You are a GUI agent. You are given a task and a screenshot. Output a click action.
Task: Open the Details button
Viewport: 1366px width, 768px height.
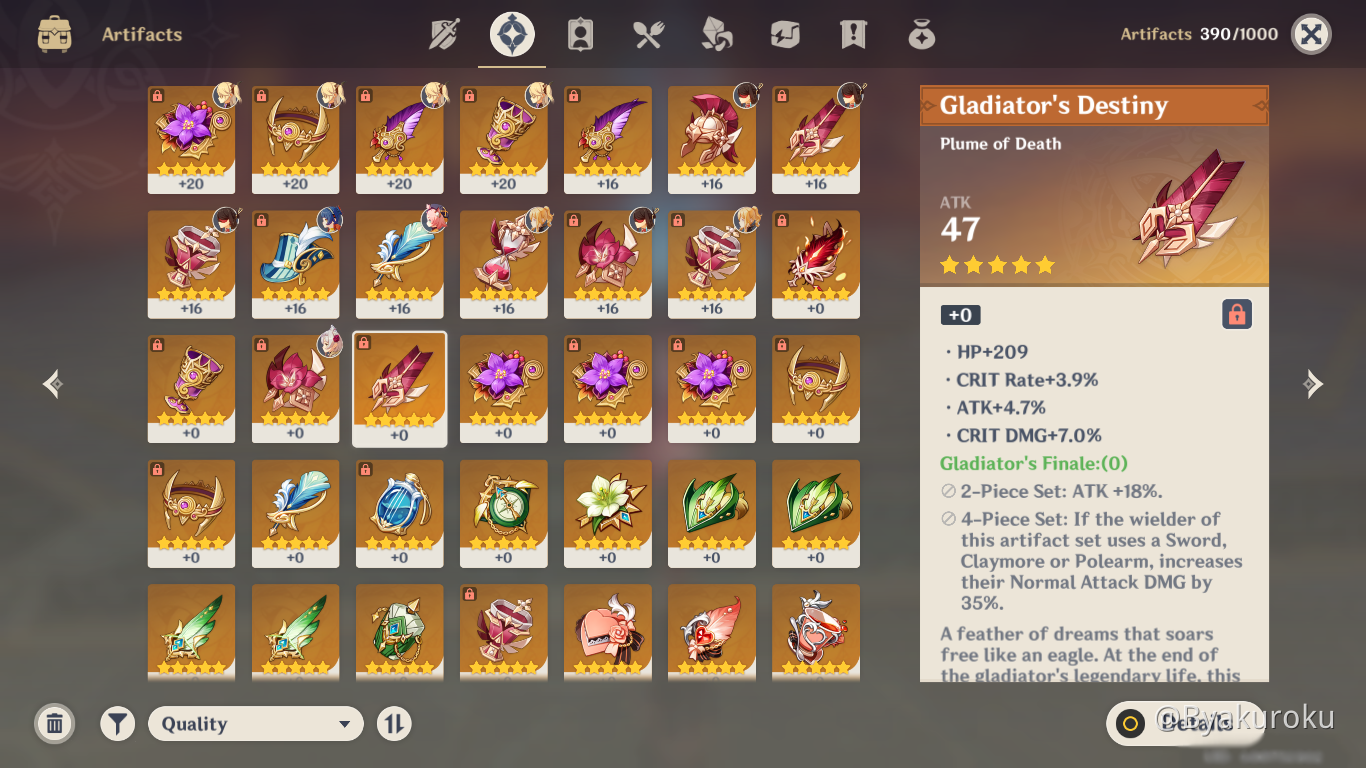coord(1185,723)
